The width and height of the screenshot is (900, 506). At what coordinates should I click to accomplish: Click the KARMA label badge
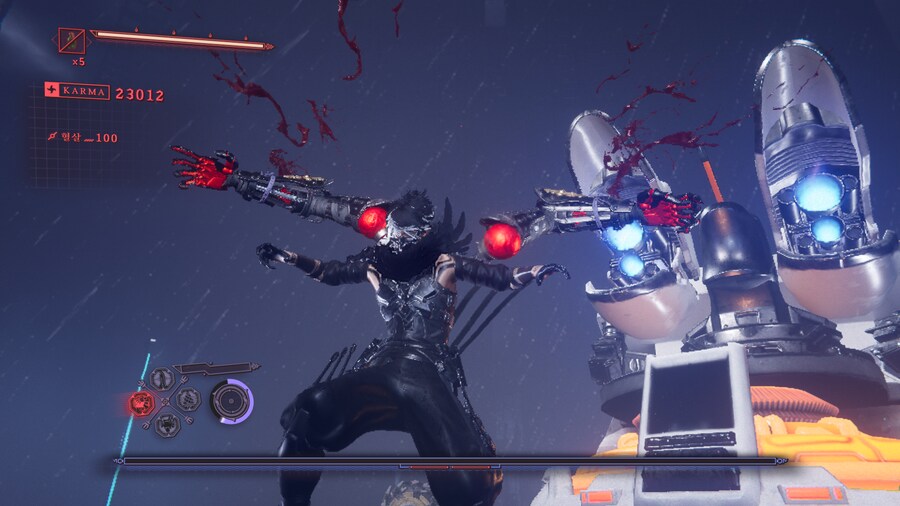point(76,91)
